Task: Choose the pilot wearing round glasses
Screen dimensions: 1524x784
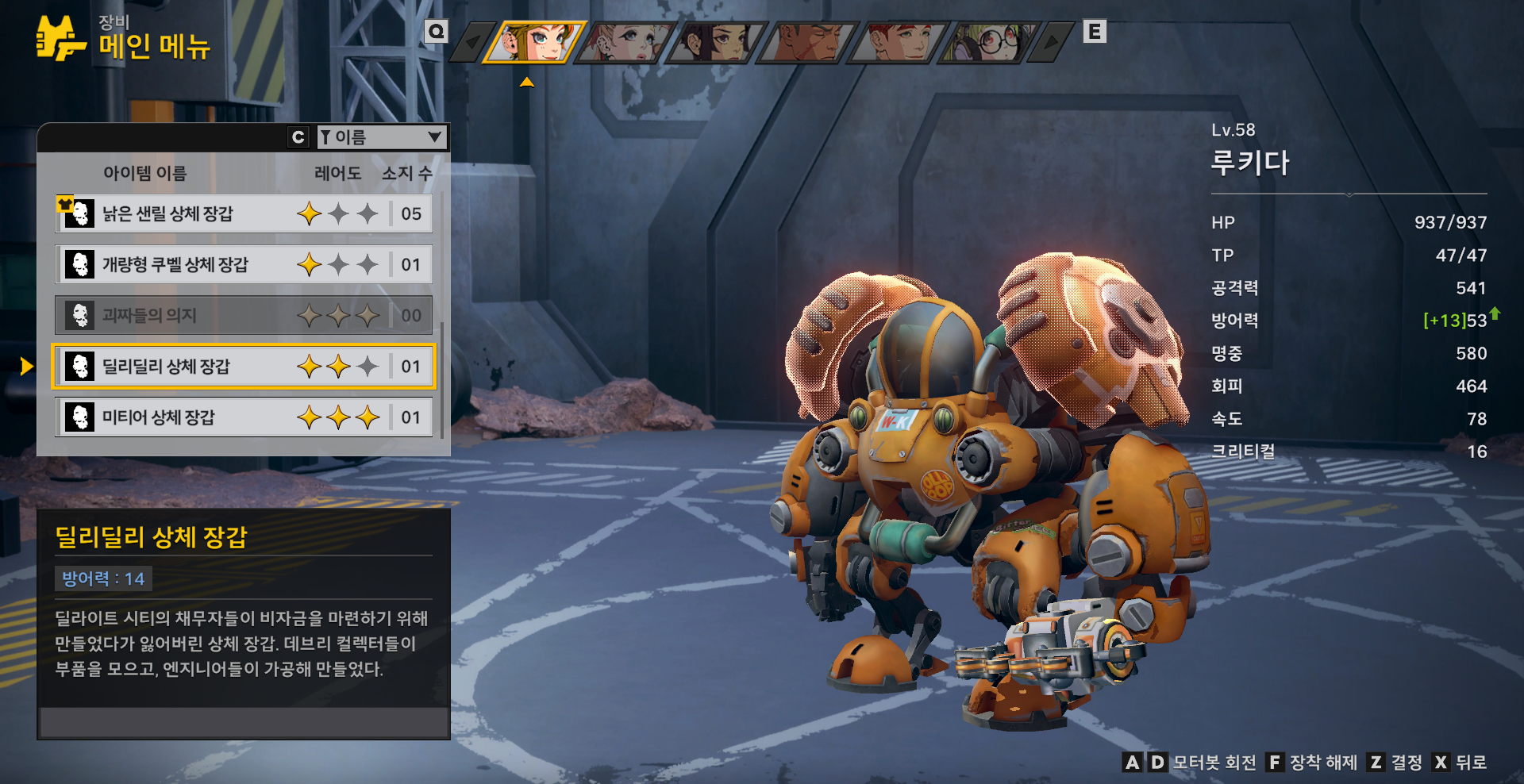Action: click(988, 41)
